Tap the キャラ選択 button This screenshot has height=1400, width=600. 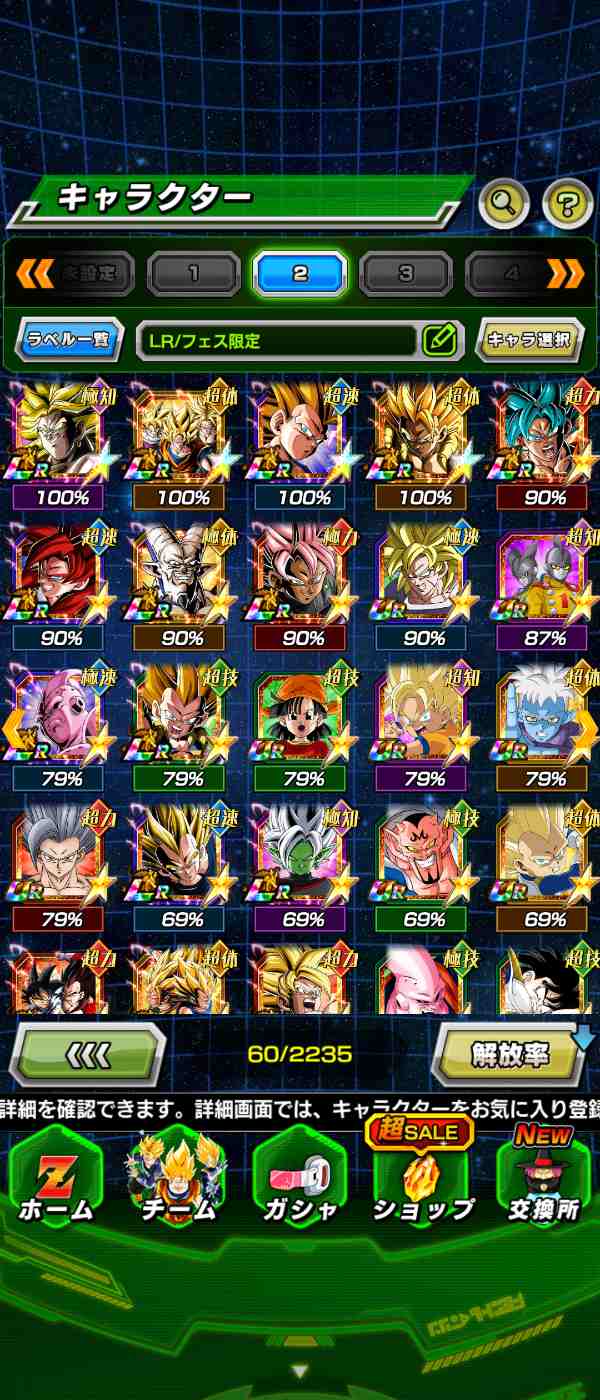pos(529,340)
